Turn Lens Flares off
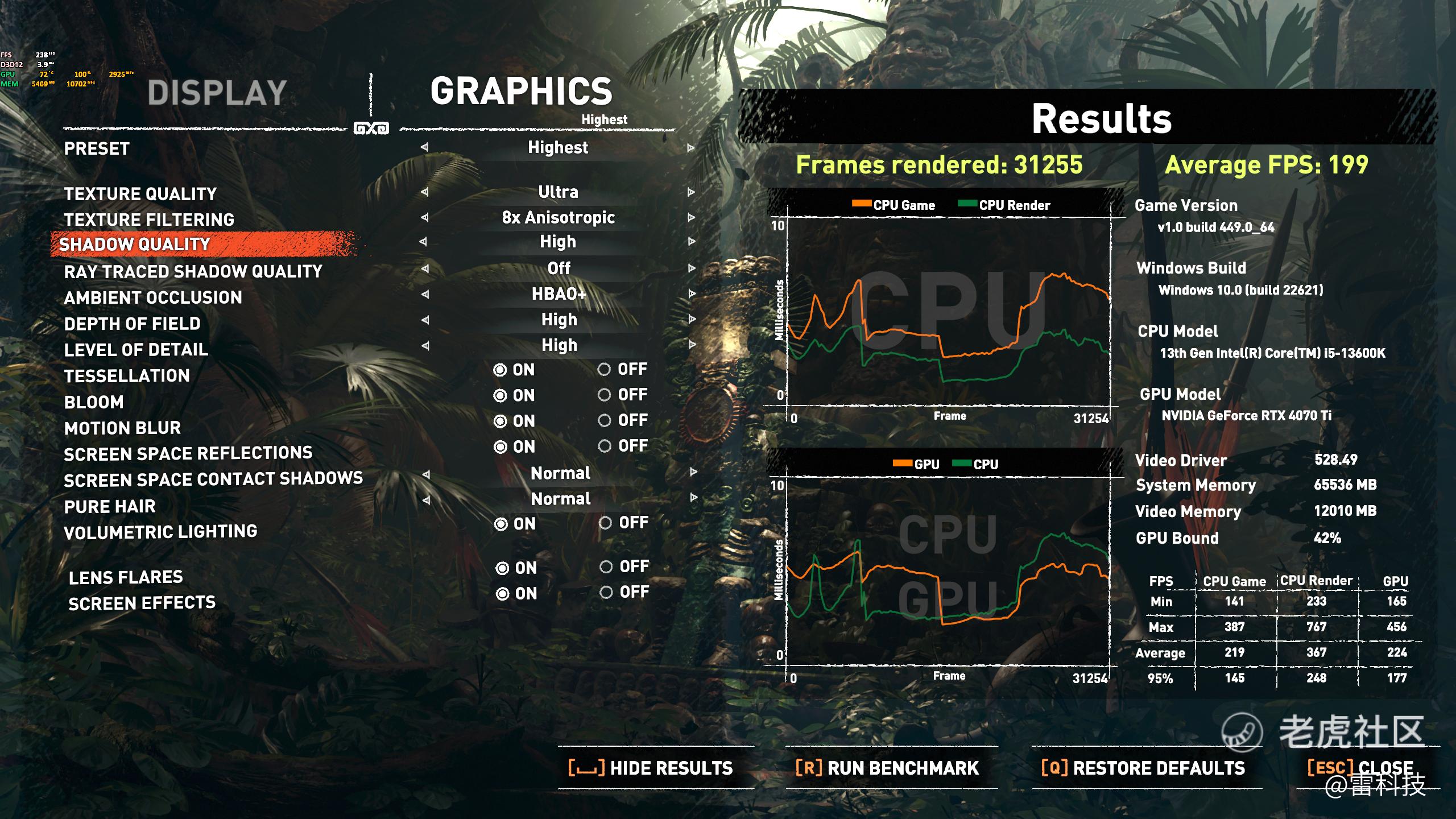Screen dimensions: 1456x819 pyautogui.click(x=606, y=567)
